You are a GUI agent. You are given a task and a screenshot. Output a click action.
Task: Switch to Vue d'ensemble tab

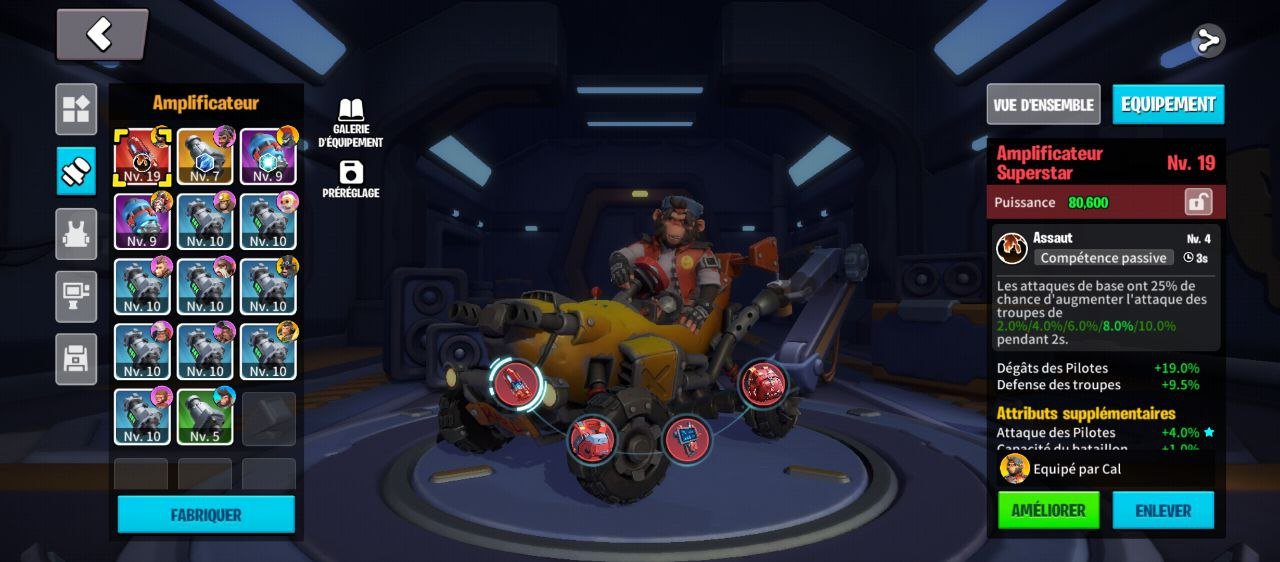click(x=1043, y=104)
